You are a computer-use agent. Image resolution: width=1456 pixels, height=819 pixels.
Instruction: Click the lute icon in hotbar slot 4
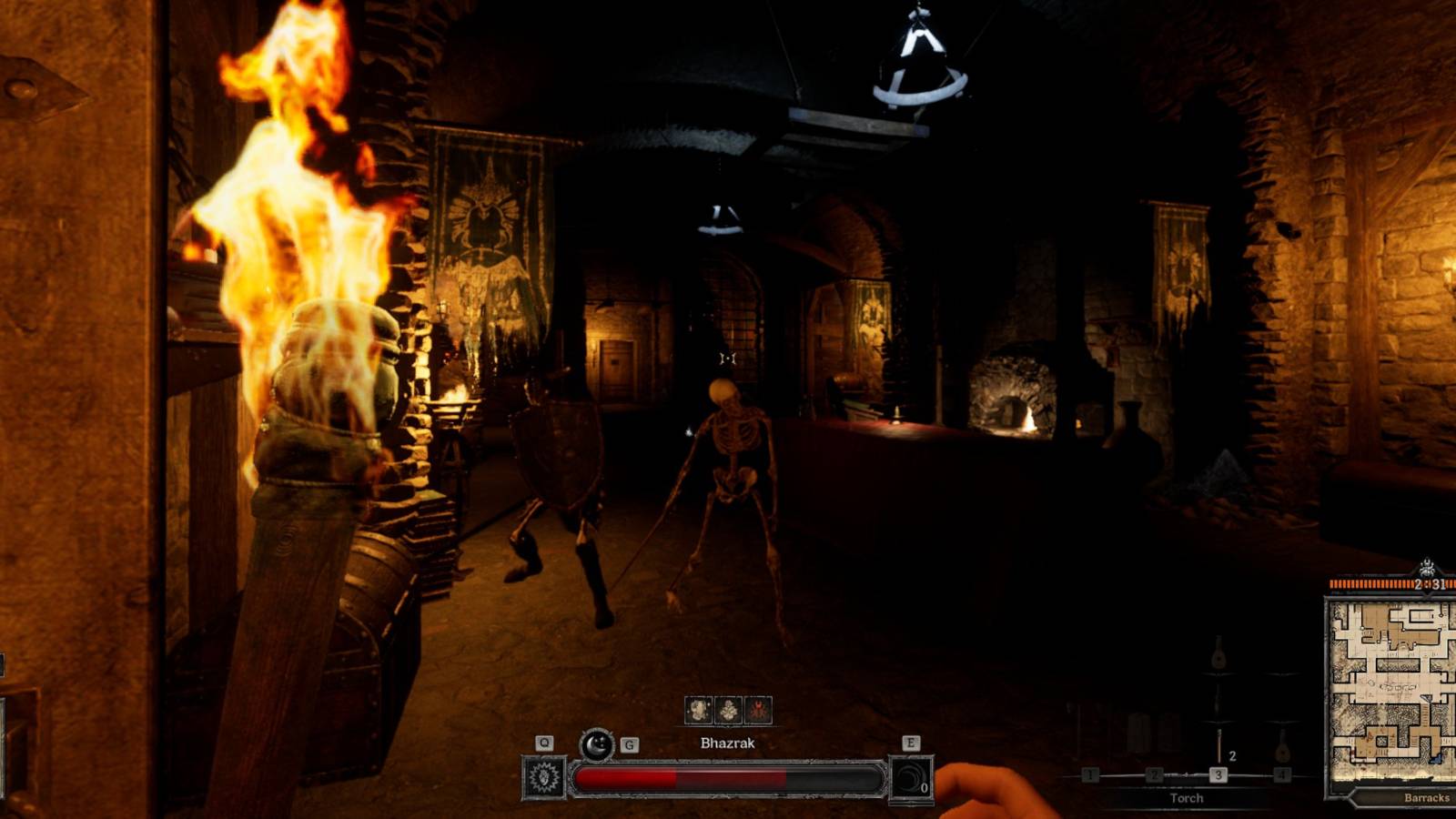[1282, 752]
